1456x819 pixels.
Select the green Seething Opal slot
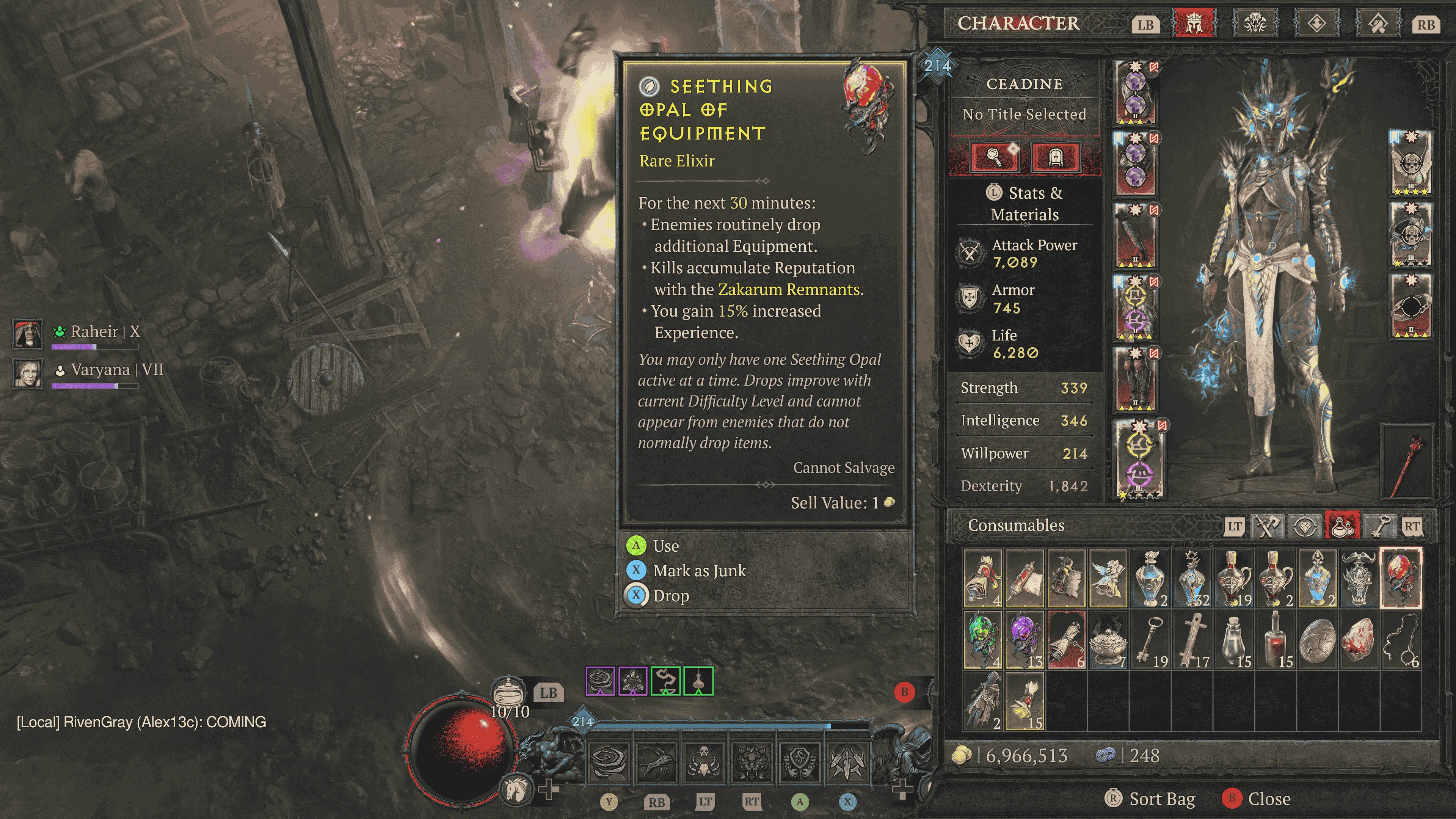point(983,639)
